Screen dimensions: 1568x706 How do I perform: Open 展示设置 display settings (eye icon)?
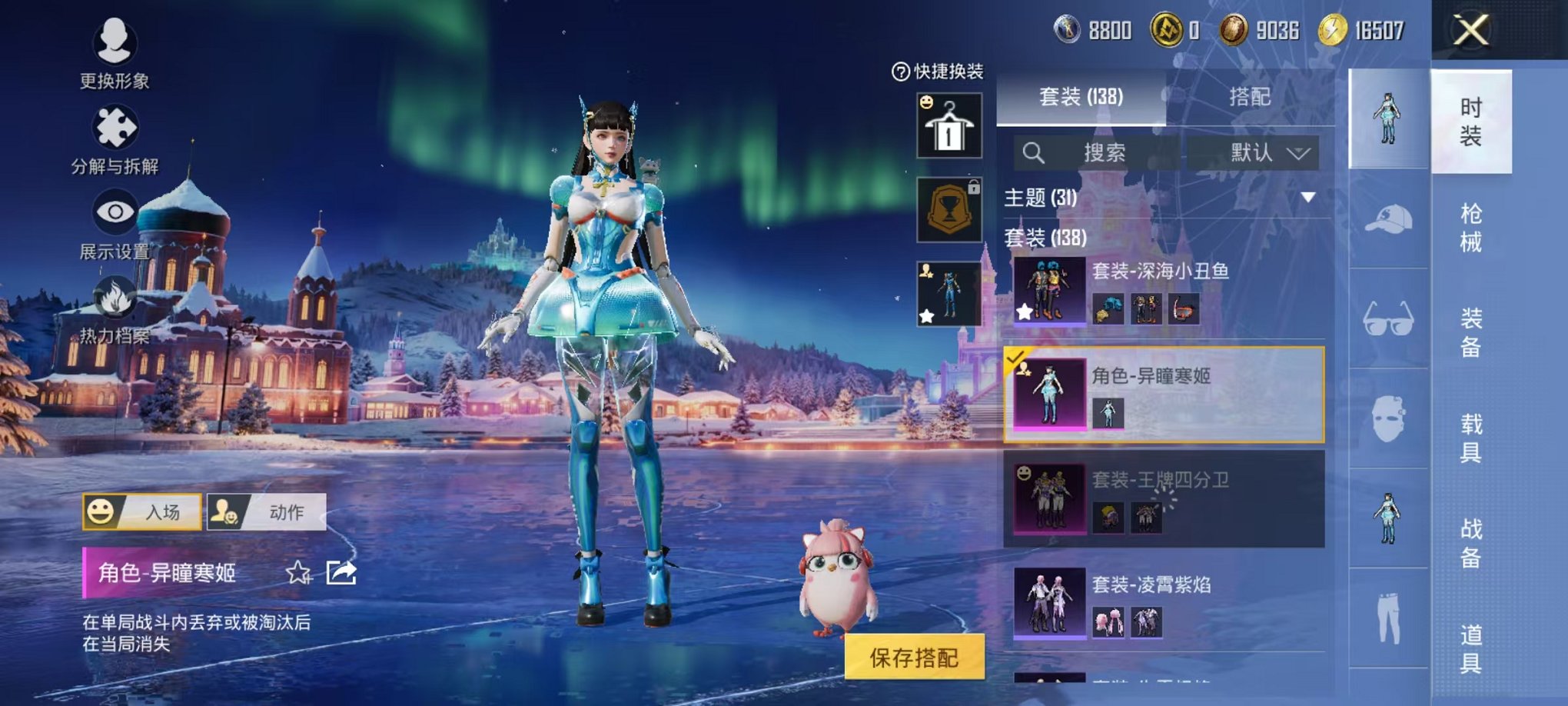click(114, 211)
